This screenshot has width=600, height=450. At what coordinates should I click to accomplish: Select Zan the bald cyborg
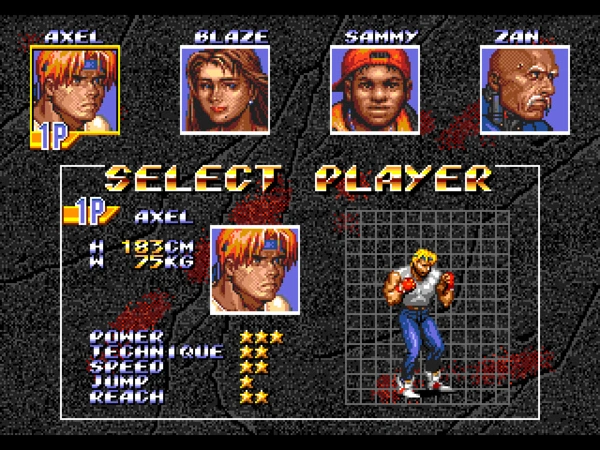[x=524, y=90]
